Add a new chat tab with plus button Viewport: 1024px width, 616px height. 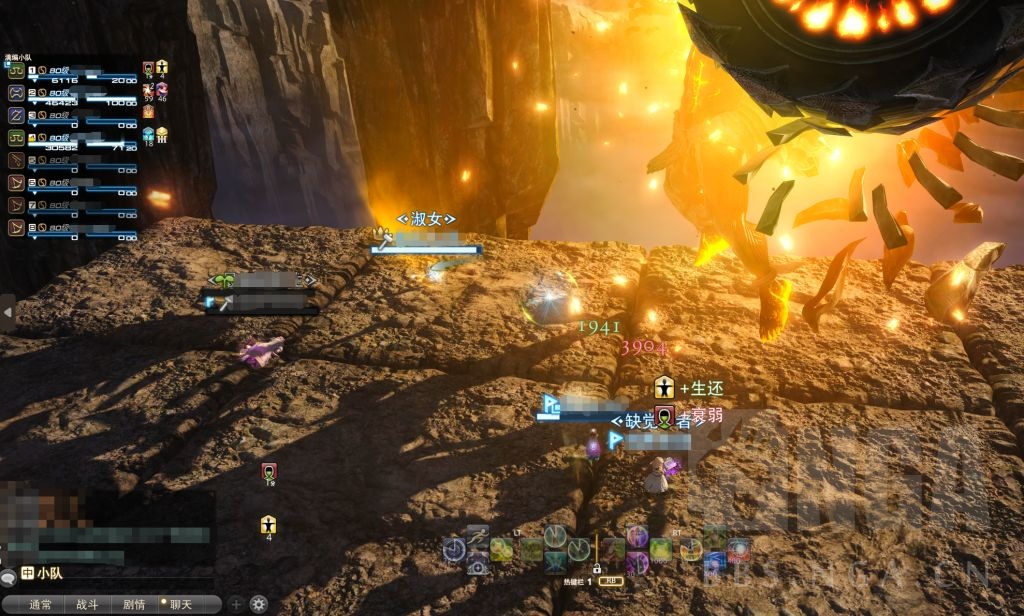236,604
